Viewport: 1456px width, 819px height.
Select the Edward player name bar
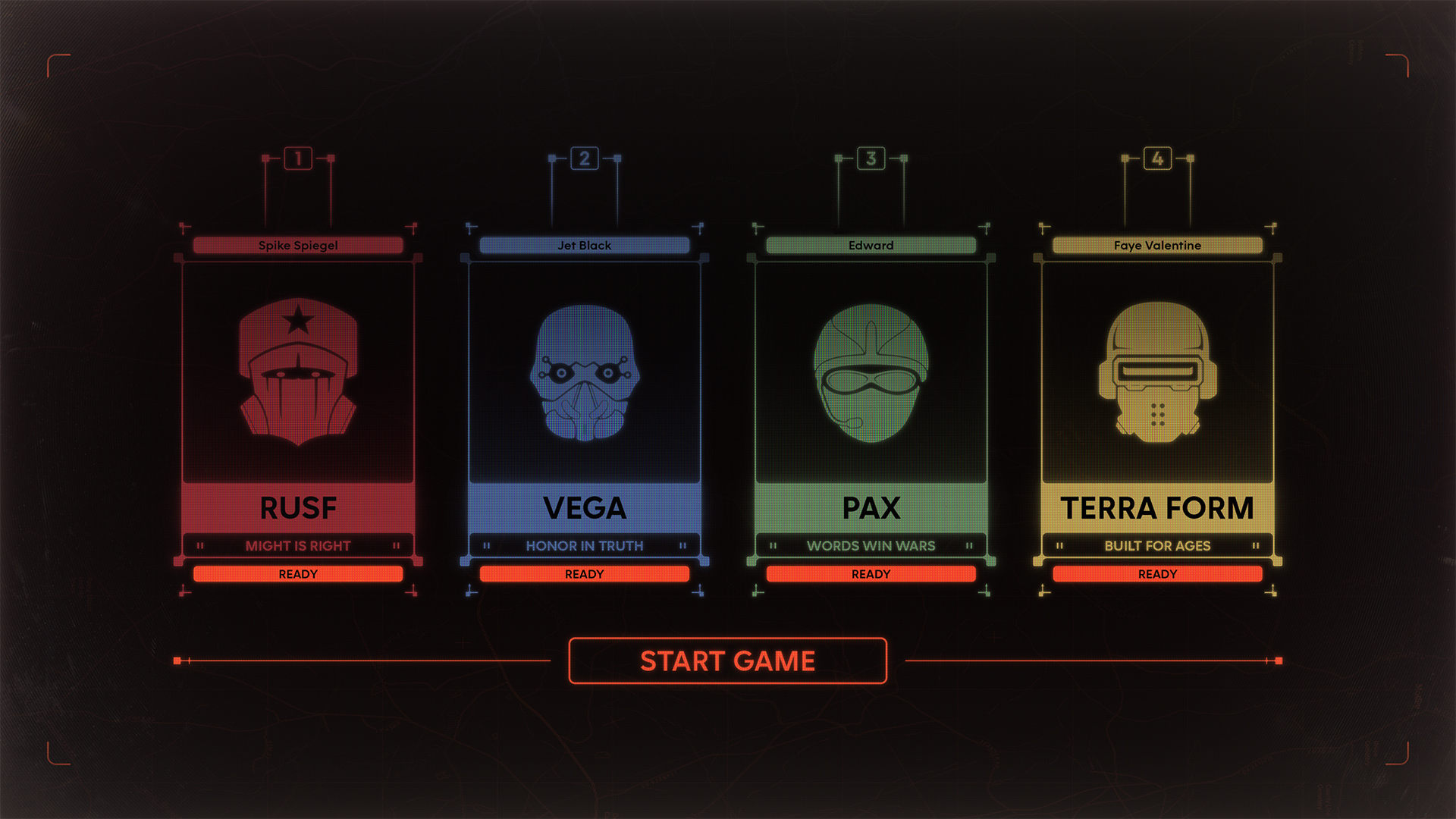coord(871,245)
